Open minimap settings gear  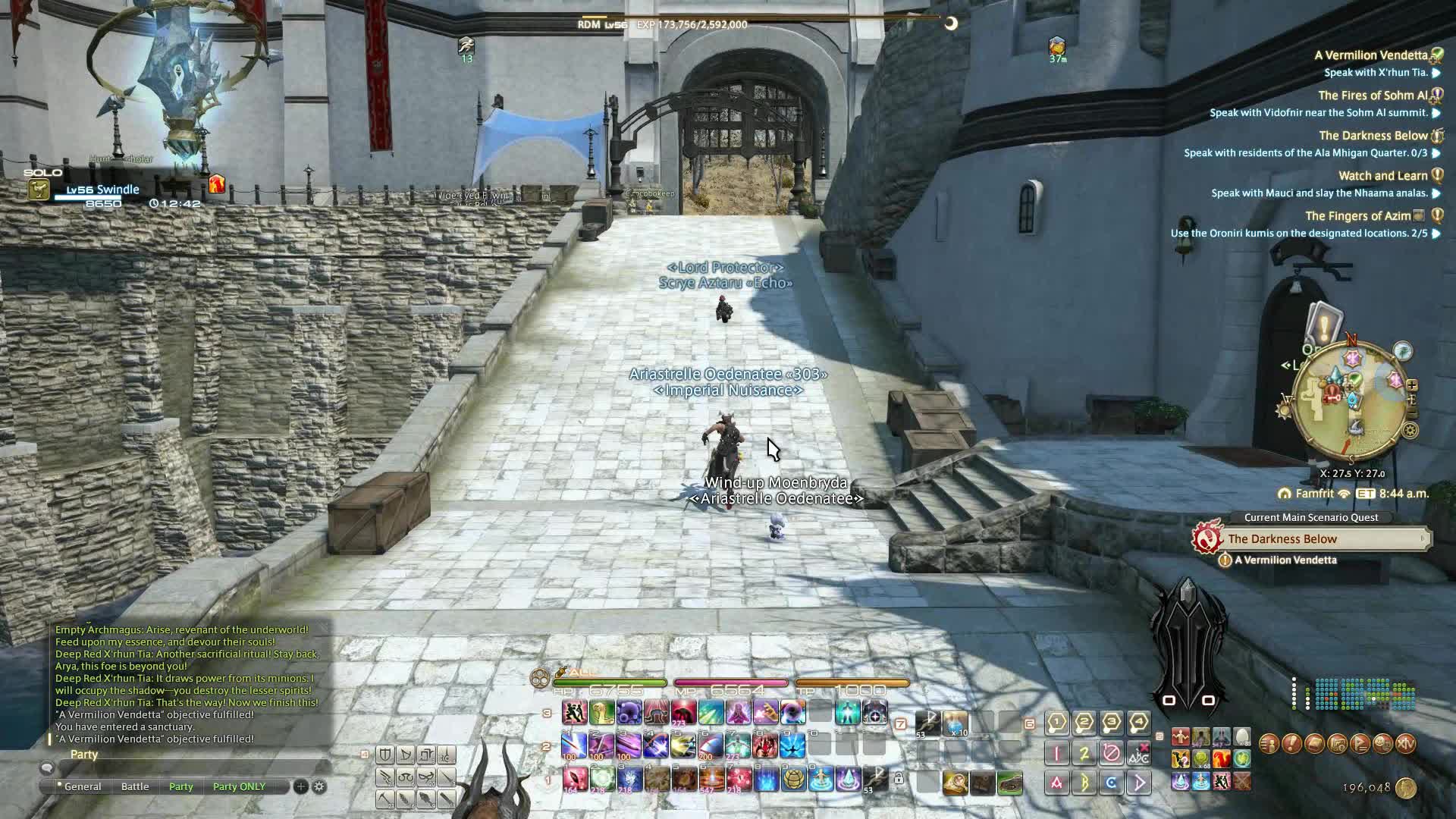coord(1410,431)
